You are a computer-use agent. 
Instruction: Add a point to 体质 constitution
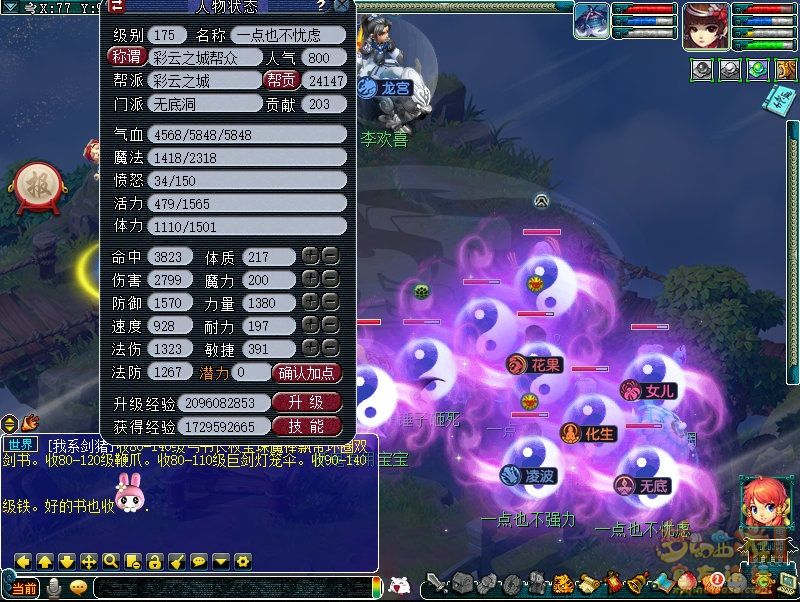[x=310, y=257]
